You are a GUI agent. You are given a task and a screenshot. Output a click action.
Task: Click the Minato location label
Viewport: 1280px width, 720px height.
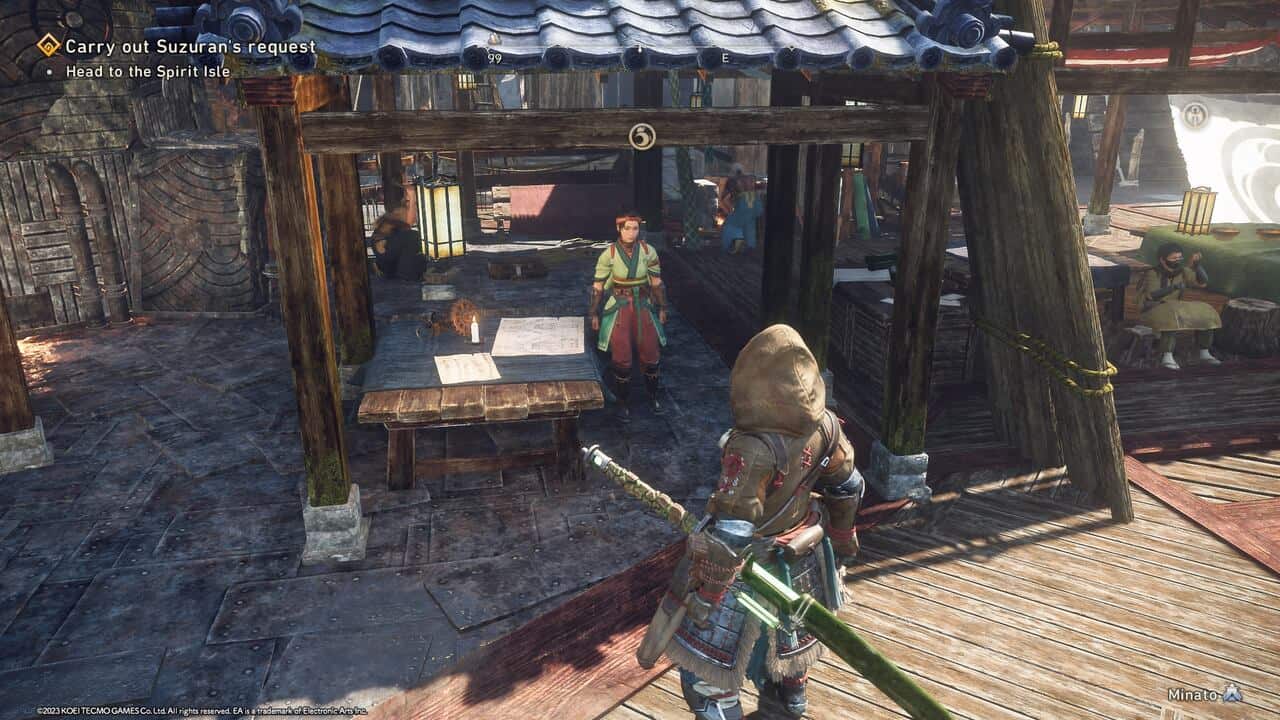coord(1191,694)
